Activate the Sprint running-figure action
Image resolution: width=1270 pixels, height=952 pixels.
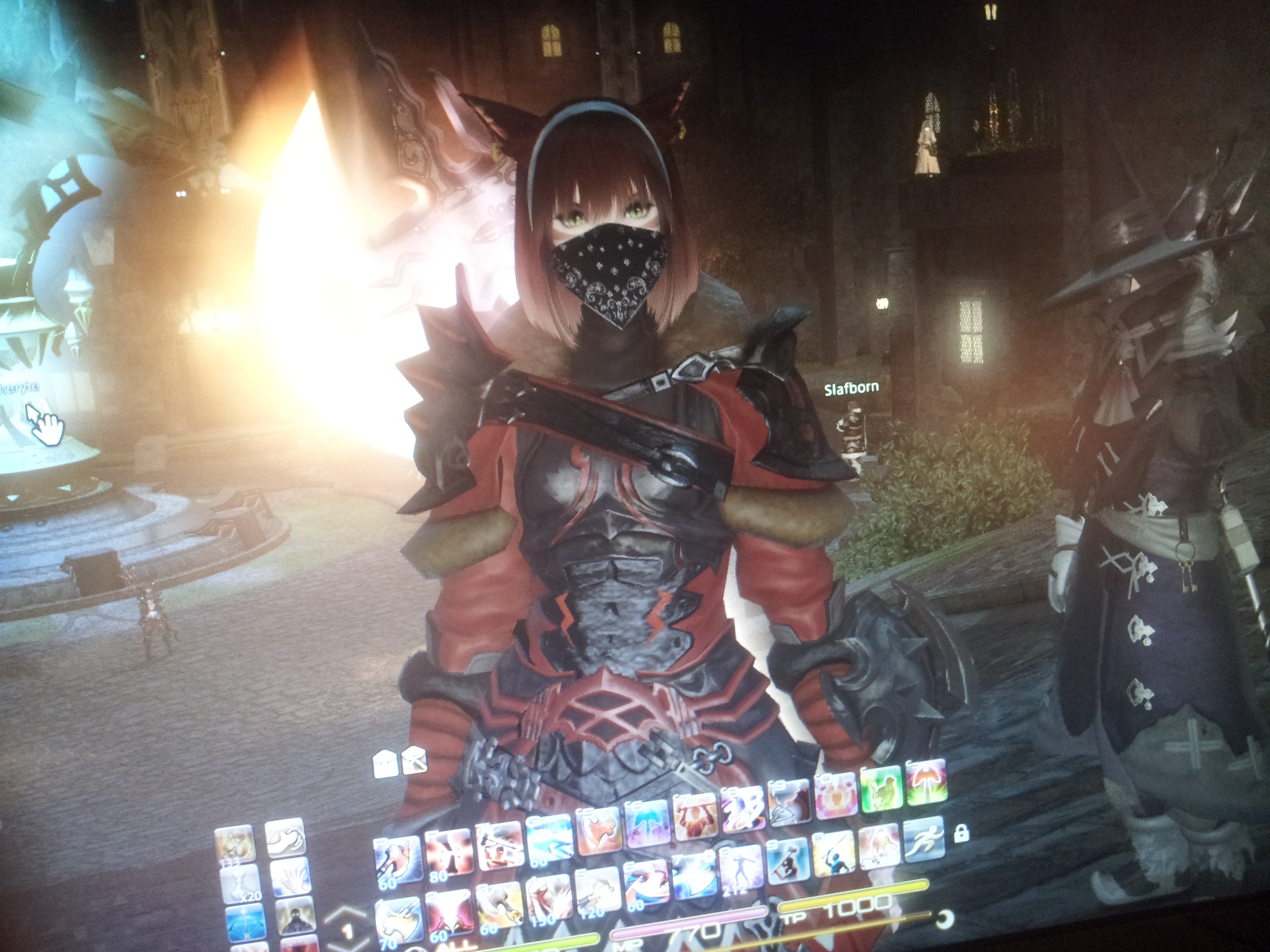point(923,840)
